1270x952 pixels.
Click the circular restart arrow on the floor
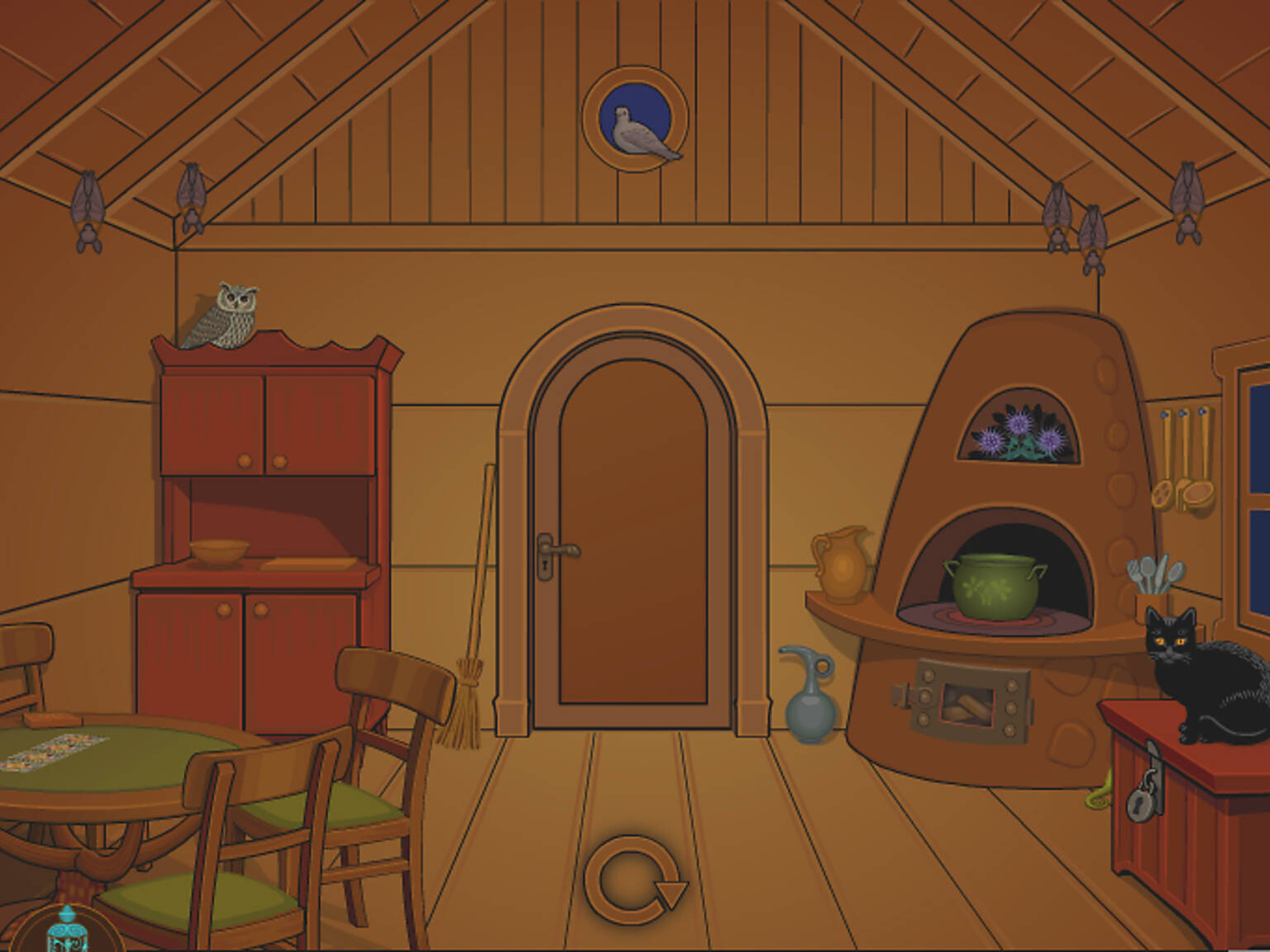(637, 878)
